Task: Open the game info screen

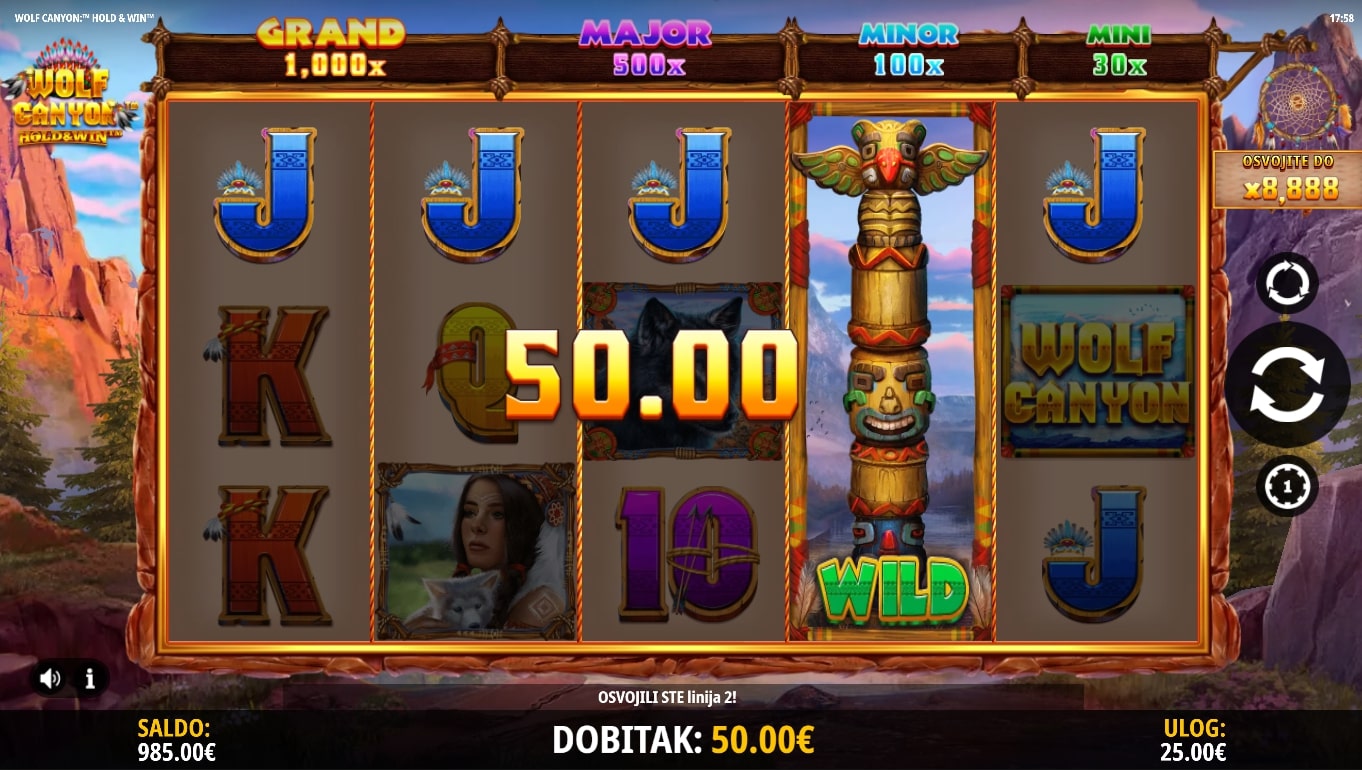Action: click(x=90, y=680)
